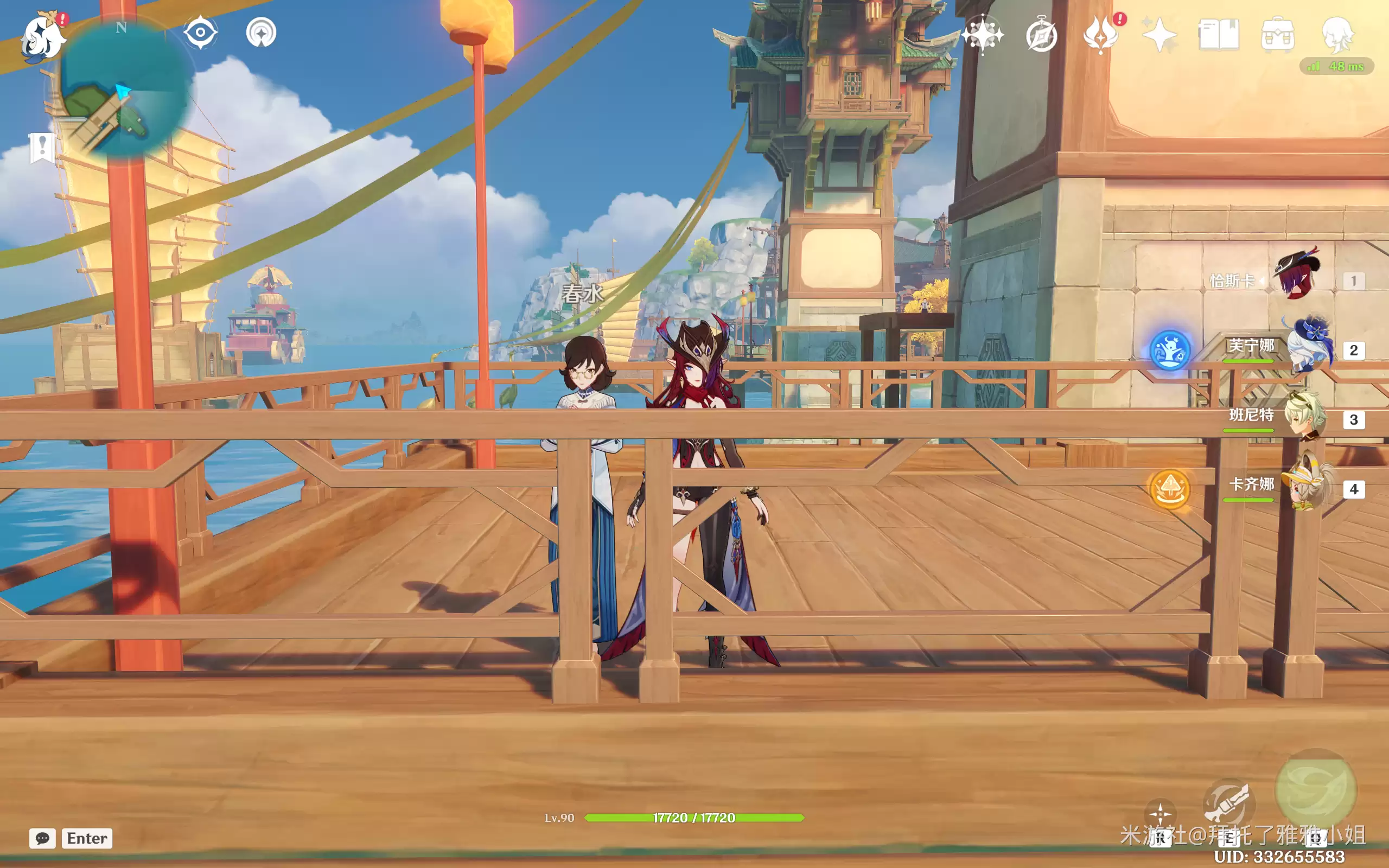Viewport: 1389px width, 868px height.
Task: Open the Wish four-pointed star icon
Action: click(x=982, y=35)
